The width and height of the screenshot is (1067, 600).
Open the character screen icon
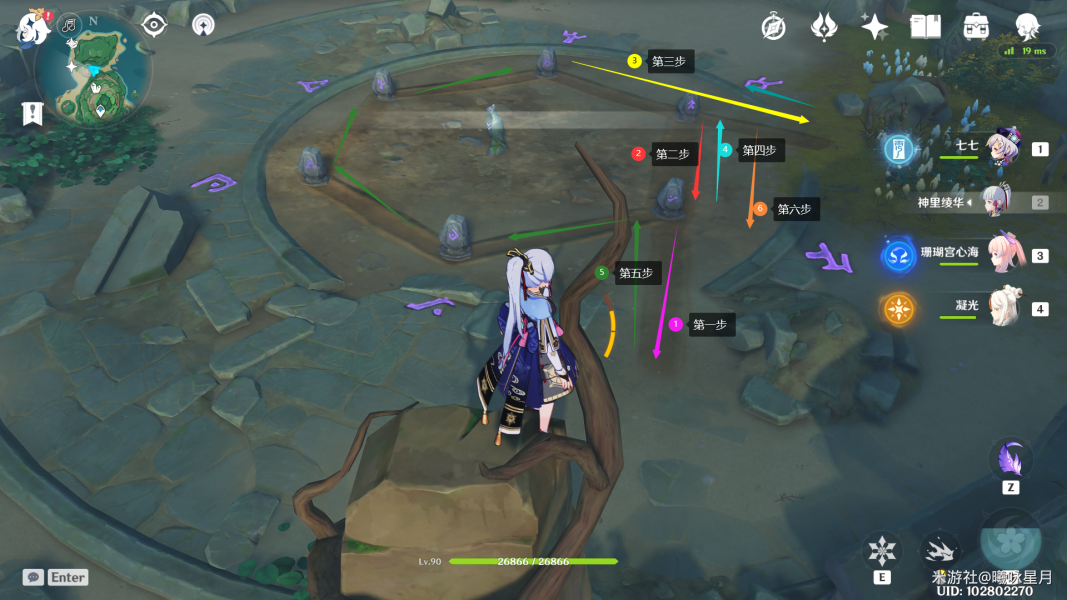(1027, 27)
